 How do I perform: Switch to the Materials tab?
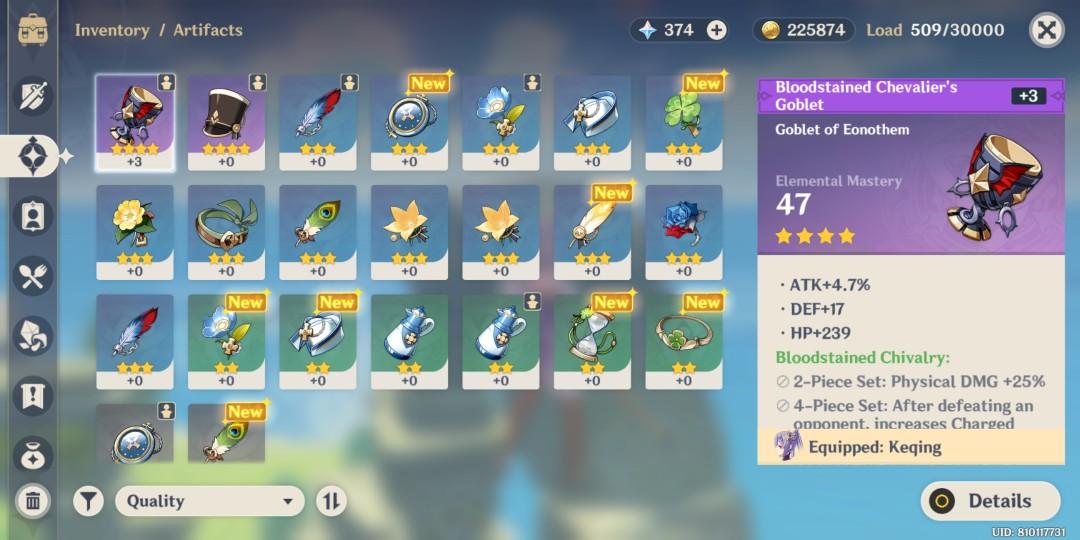[33, 336]
